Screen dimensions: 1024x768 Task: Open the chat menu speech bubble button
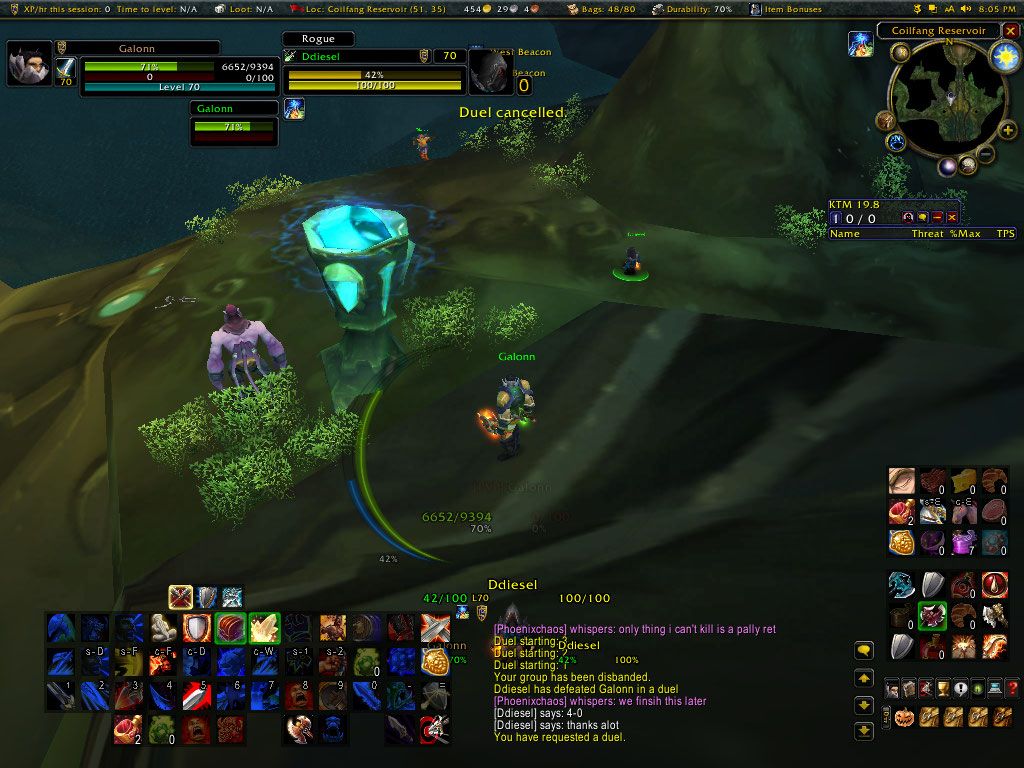tap(865, 651)
